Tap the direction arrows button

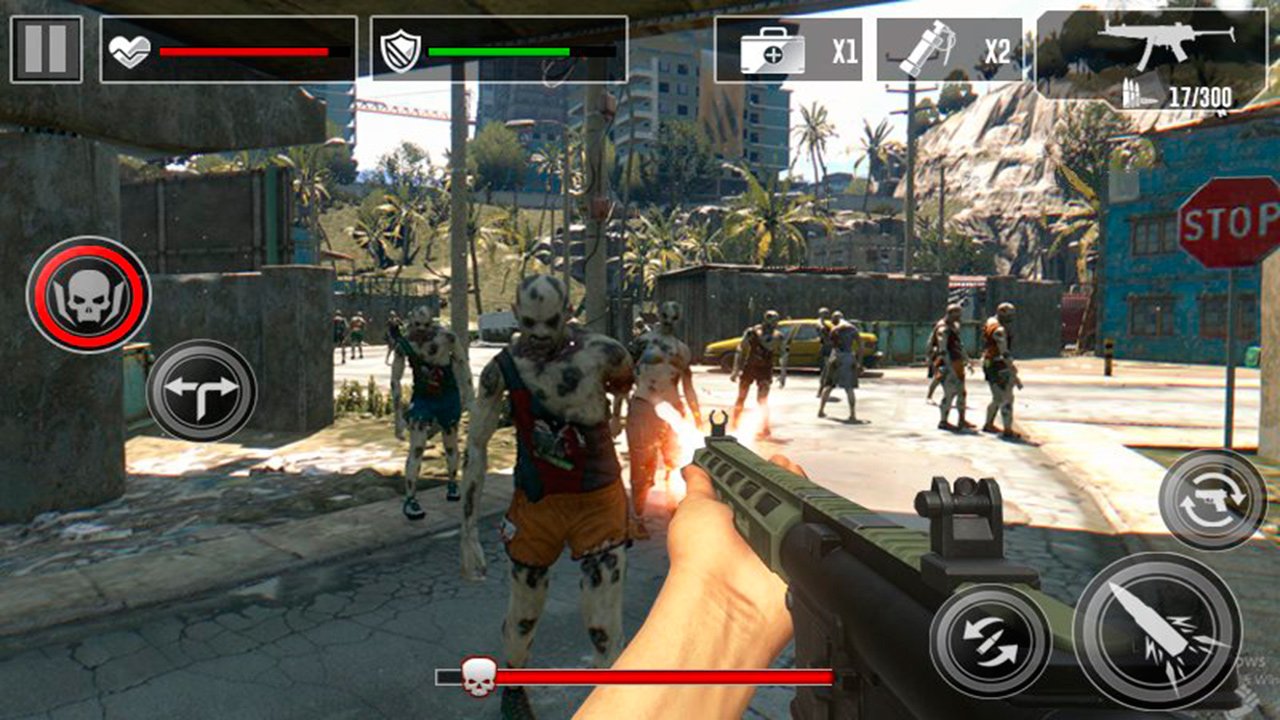coord(202,390)
